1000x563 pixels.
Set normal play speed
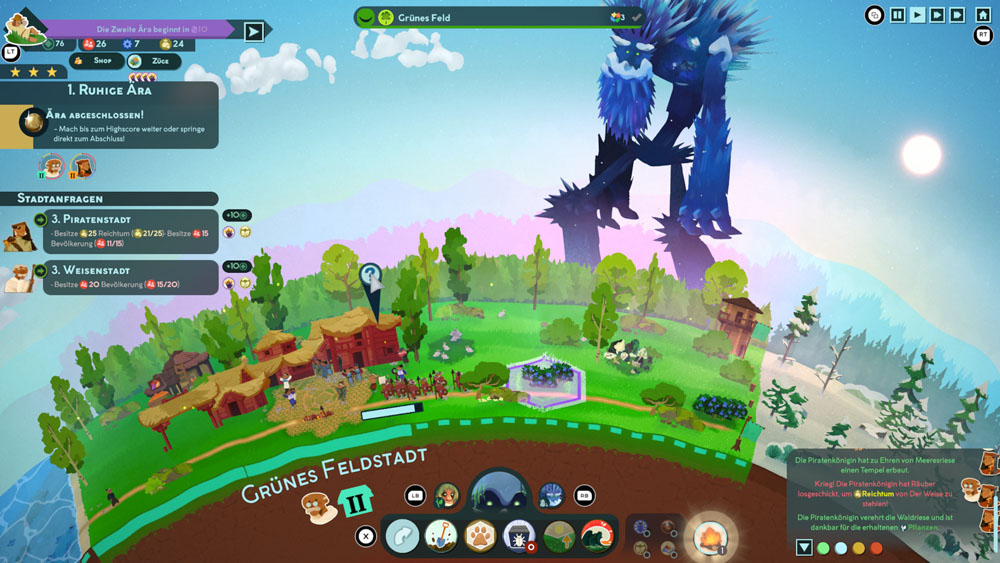pyautogui.click(x=918, y=15)
